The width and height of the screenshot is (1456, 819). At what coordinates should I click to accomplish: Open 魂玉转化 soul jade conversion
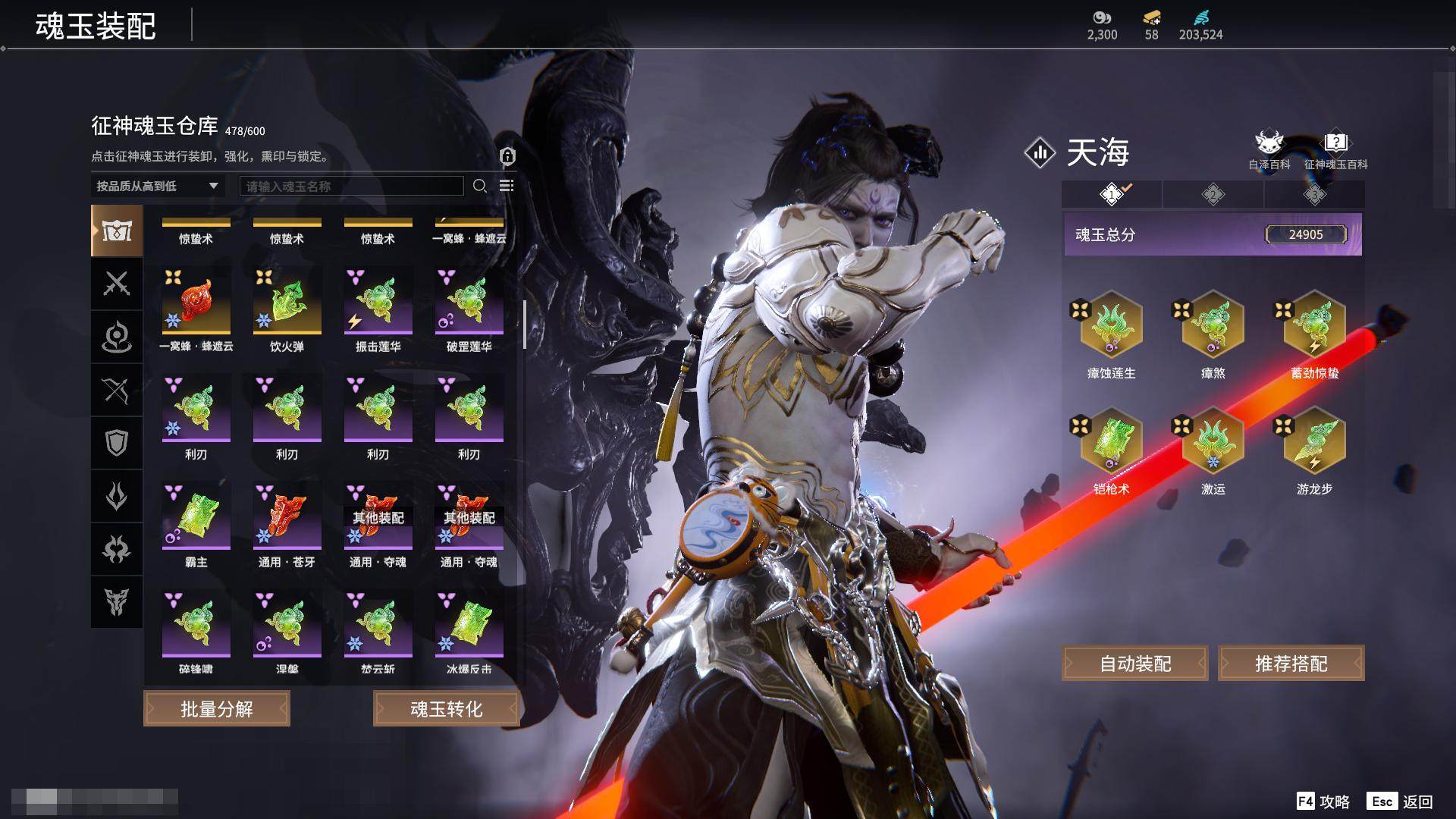pyautogui.click(x=446, y=709)
